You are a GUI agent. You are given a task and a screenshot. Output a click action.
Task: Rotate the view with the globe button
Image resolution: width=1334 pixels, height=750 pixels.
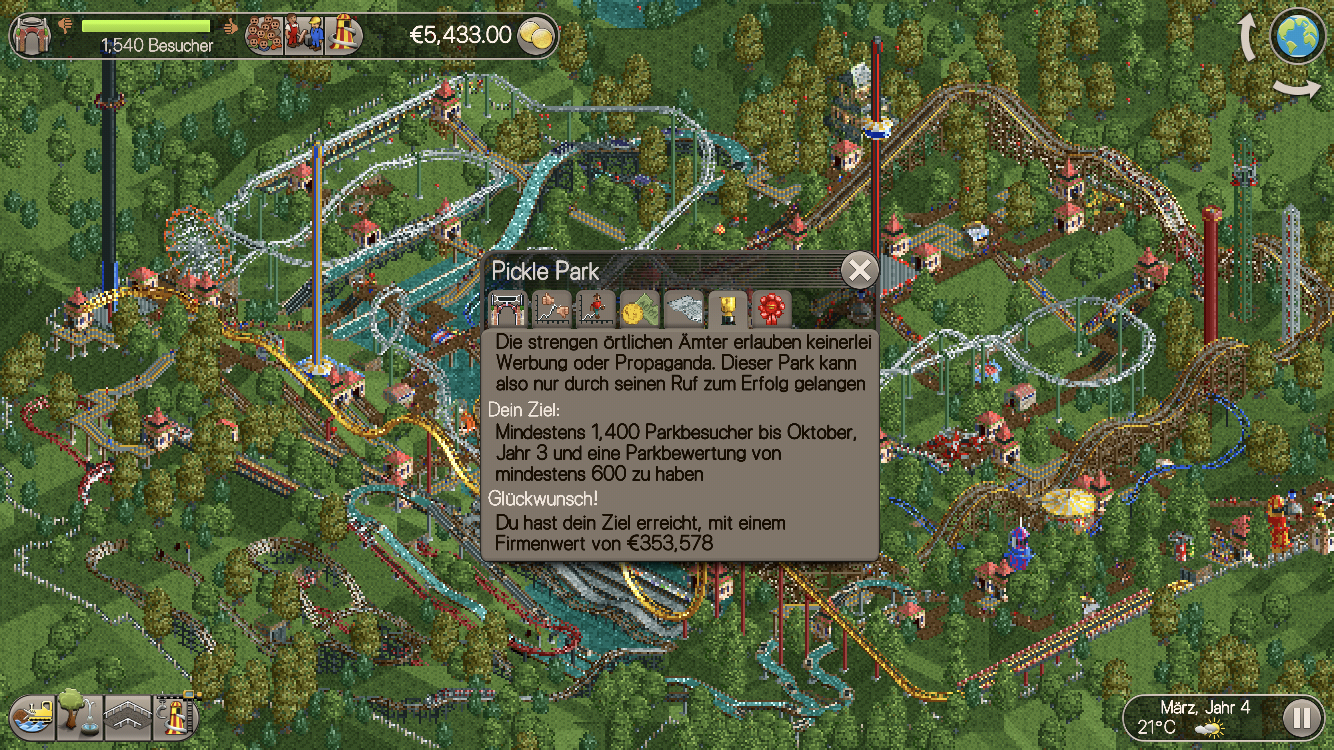click(x=1298, y=36)
